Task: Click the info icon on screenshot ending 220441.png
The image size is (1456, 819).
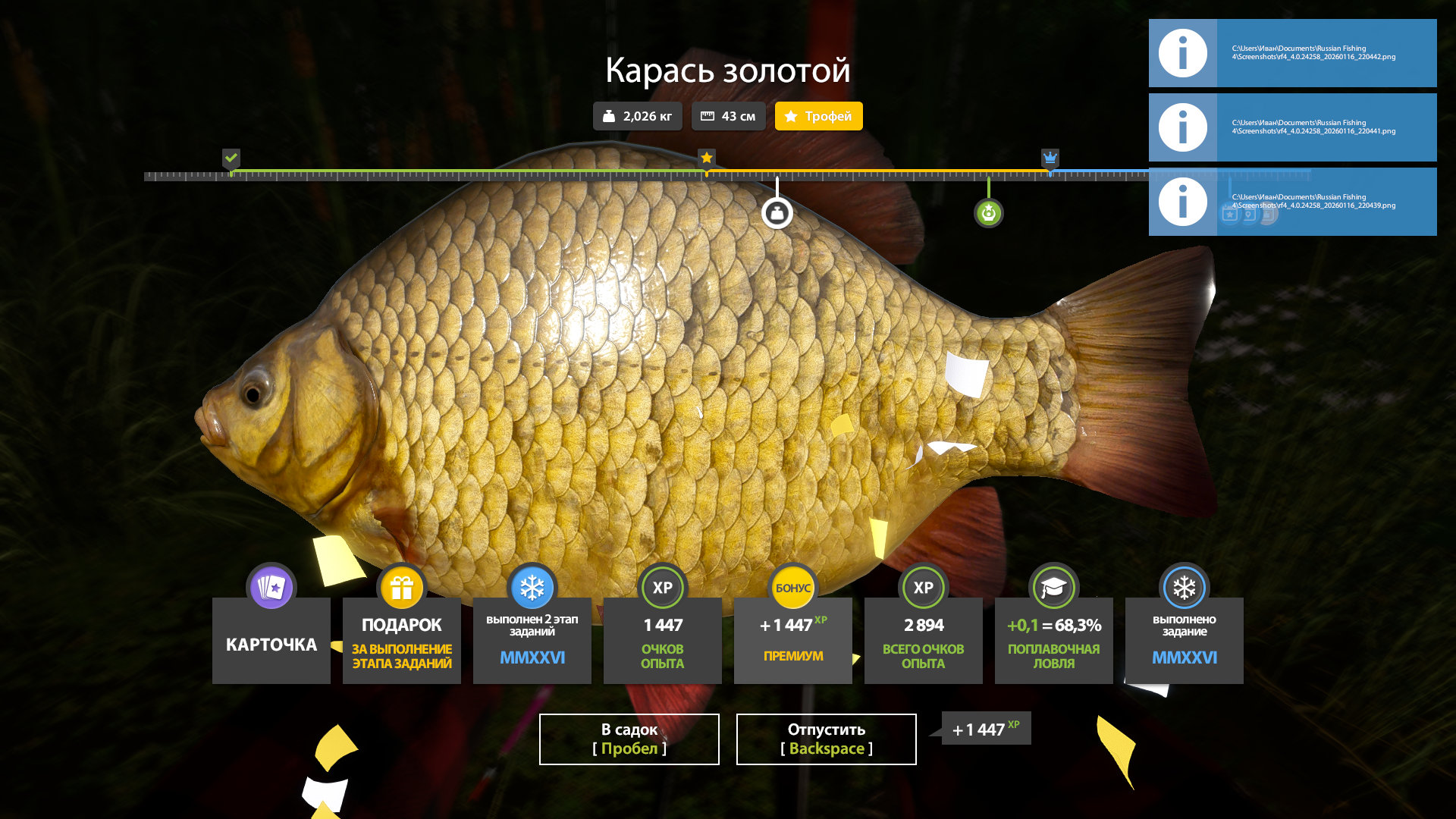Action: tap(1182, 127)
